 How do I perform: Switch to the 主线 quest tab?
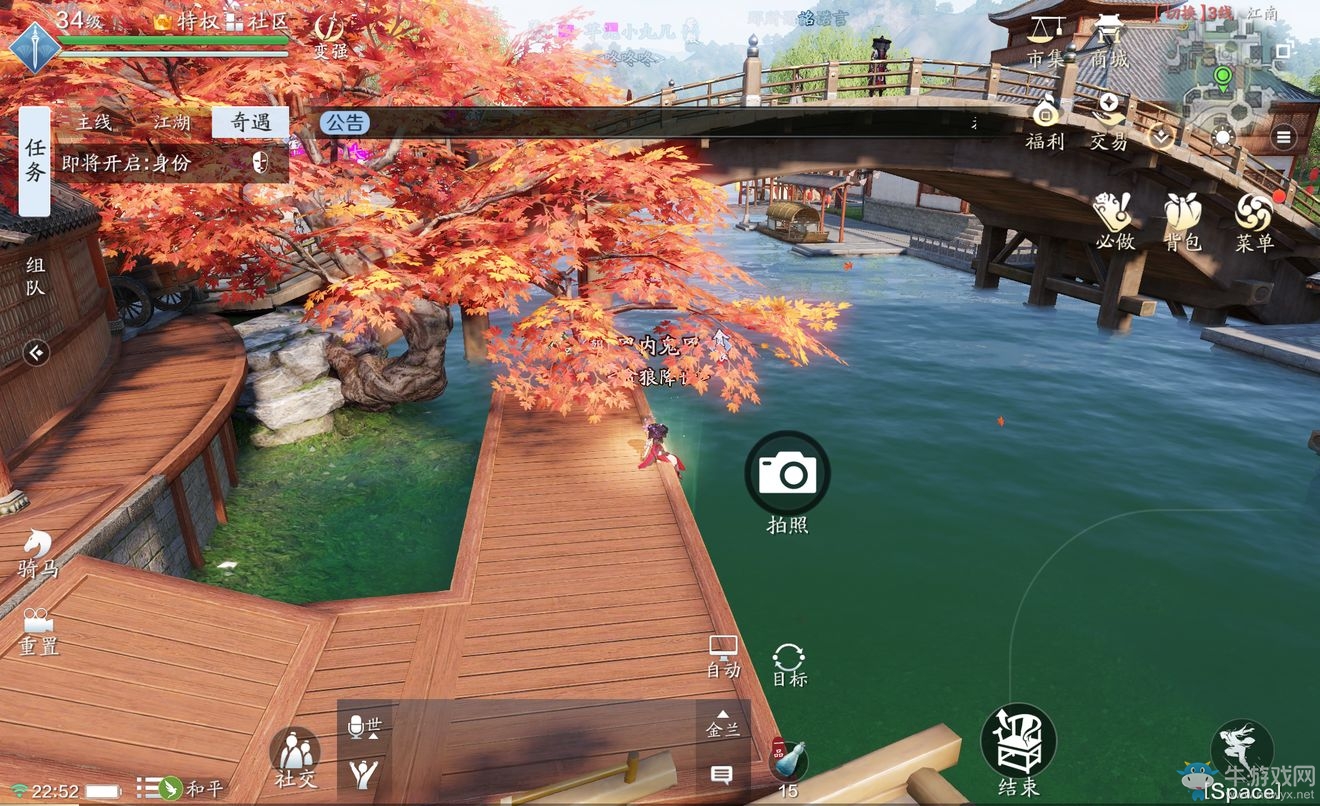[x=95, y=123]
